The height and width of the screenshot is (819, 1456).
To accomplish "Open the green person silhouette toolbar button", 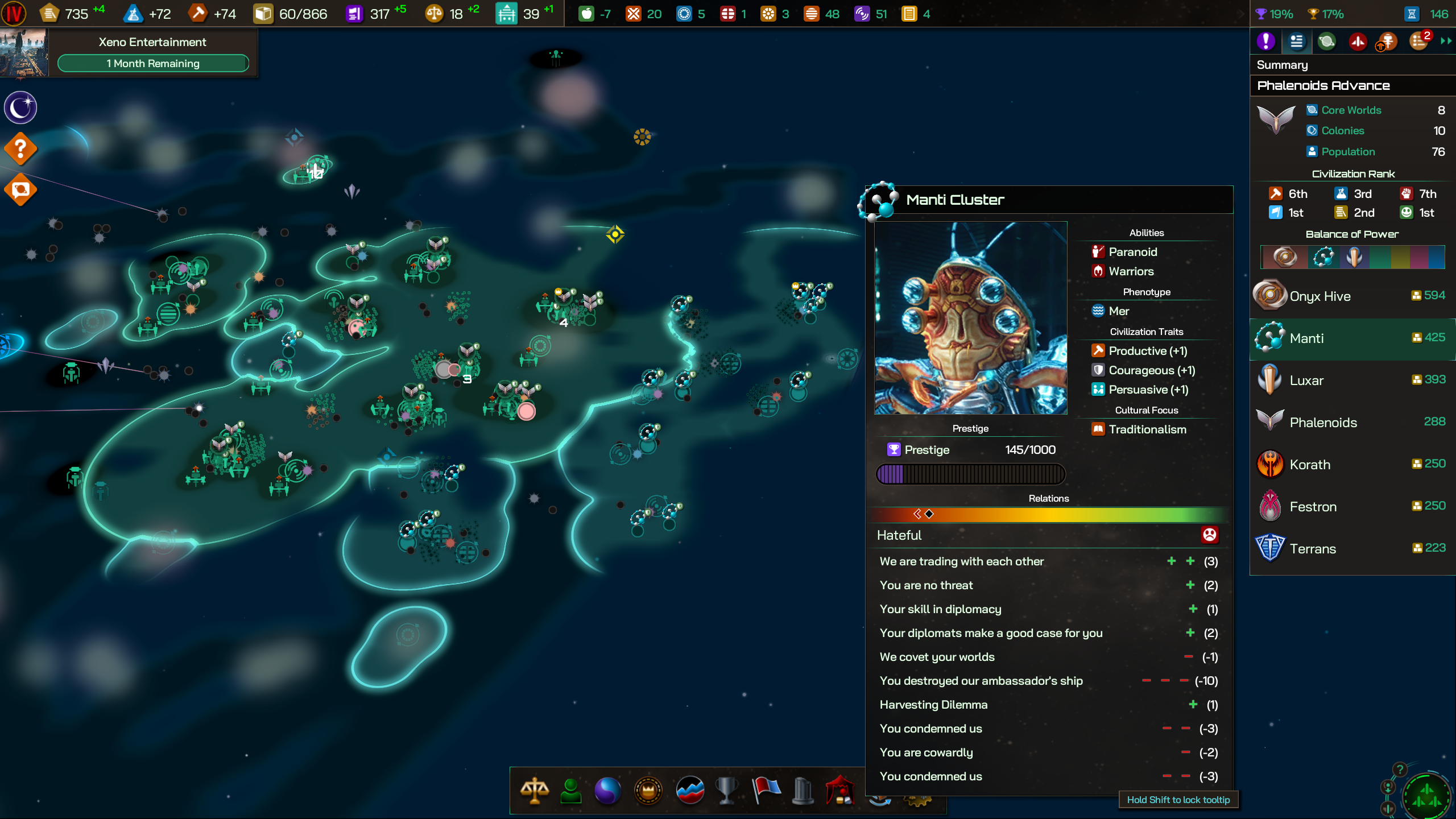I will point(570,791).
